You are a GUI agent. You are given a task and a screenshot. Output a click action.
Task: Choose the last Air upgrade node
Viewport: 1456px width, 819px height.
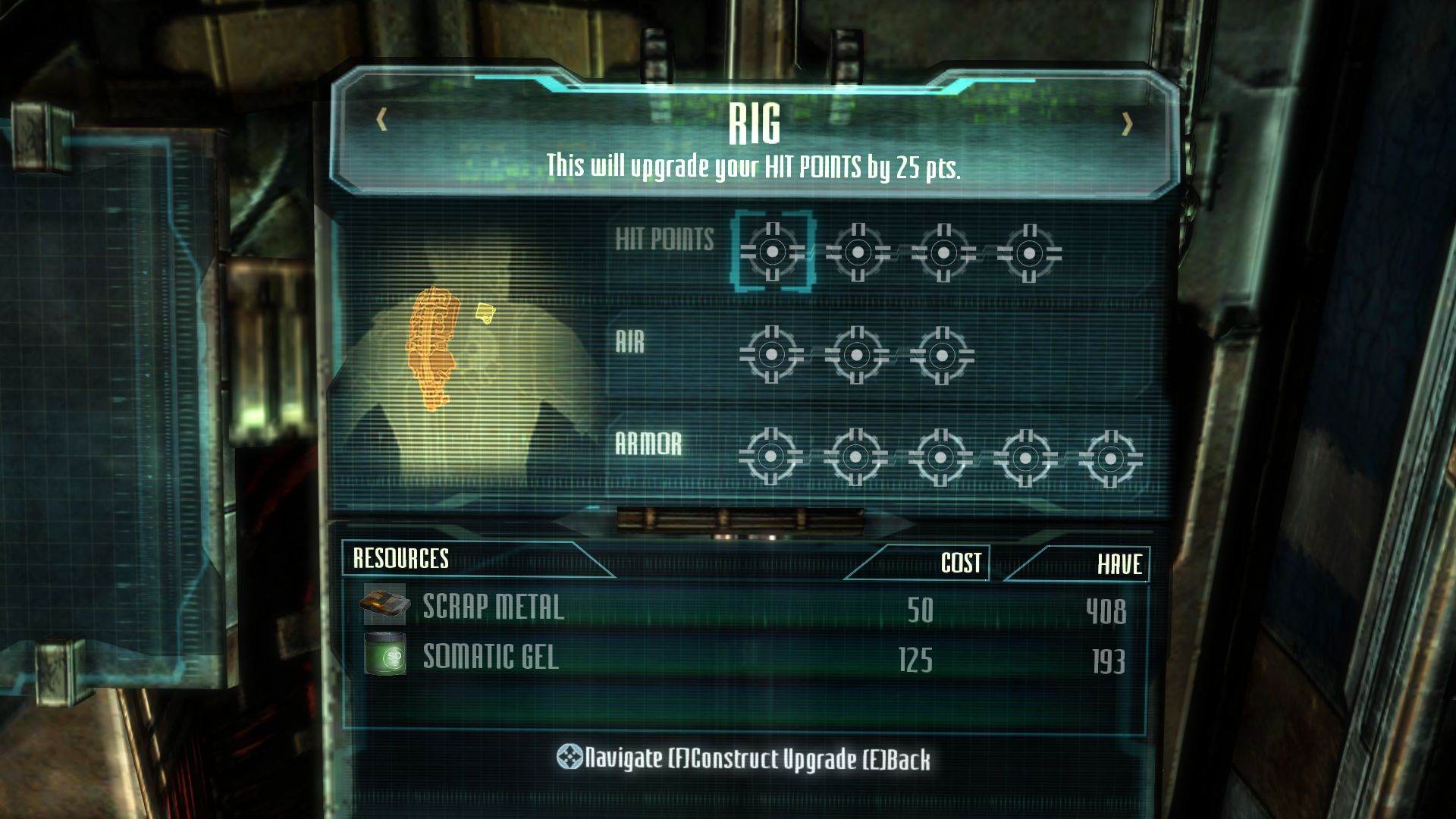click(x=942, y=355)
